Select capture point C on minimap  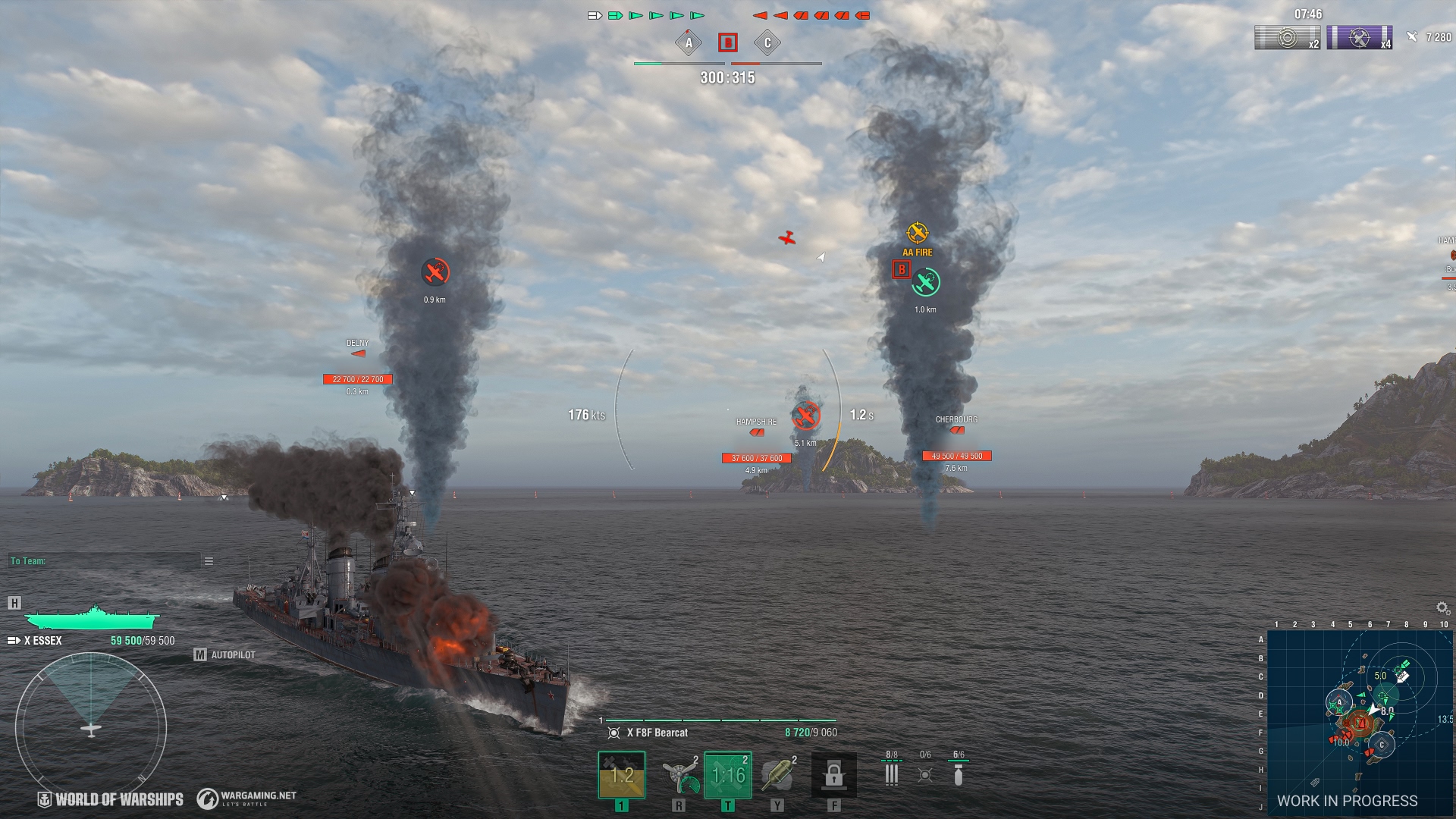pyautogui.click(x=1382, y=745)
